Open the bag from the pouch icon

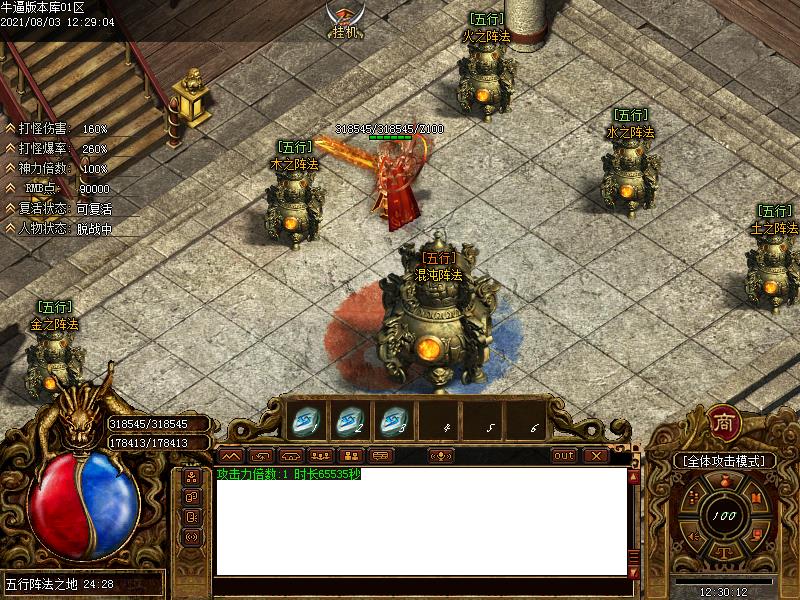click(724, 484)
